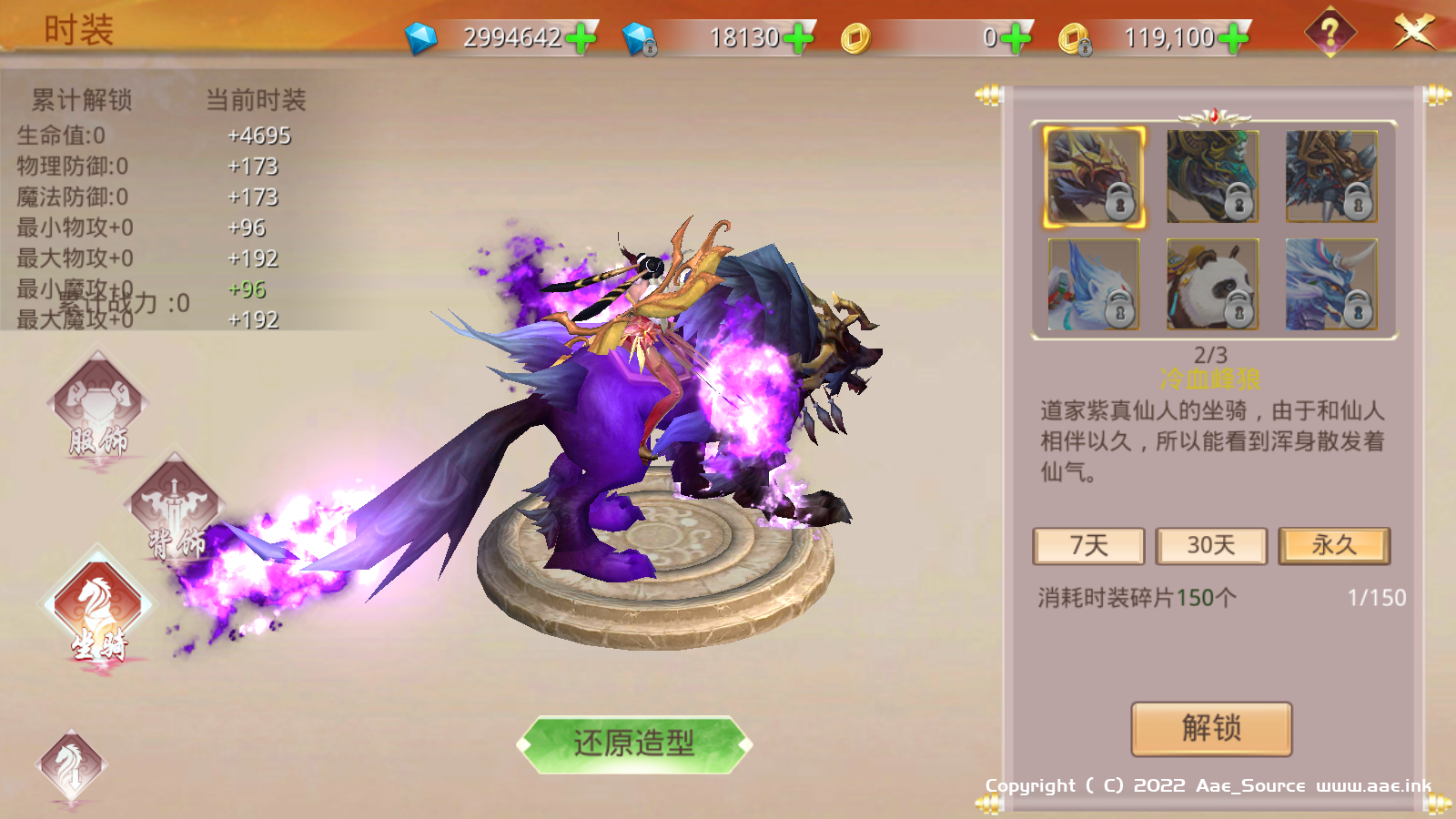Choose the 永久 permanent duration option

[x=1332, y=546]
